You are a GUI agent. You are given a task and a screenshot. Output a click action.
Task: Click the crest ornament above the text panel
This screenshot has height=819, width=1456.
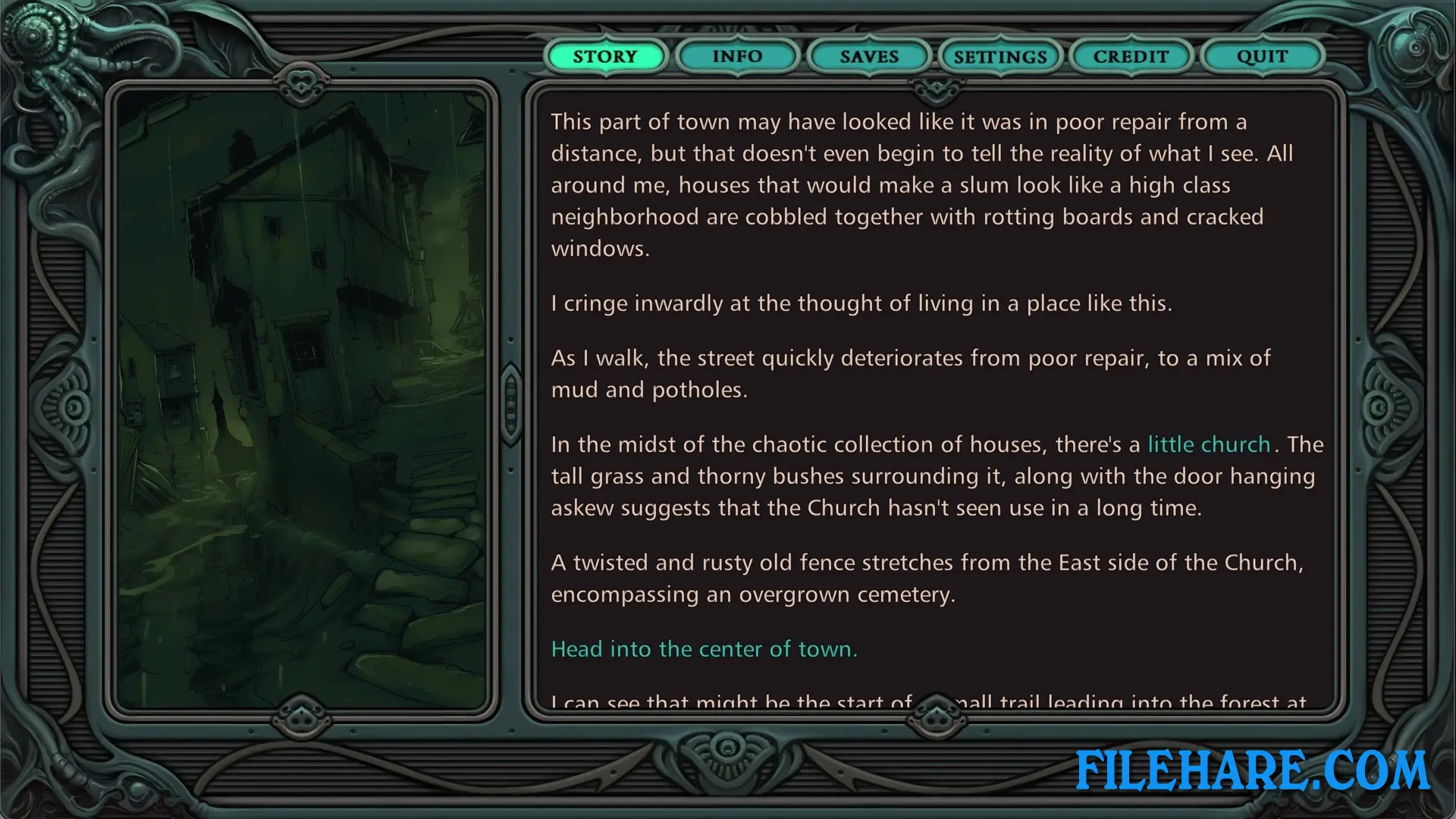click(x=937, y=87)
